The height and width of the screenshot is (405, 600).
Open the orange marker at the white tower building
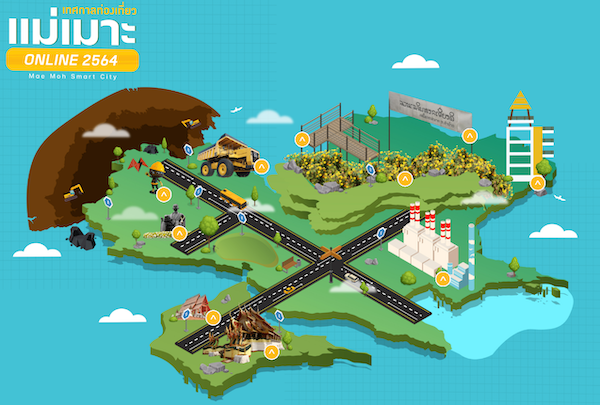[x=537, y=182]
